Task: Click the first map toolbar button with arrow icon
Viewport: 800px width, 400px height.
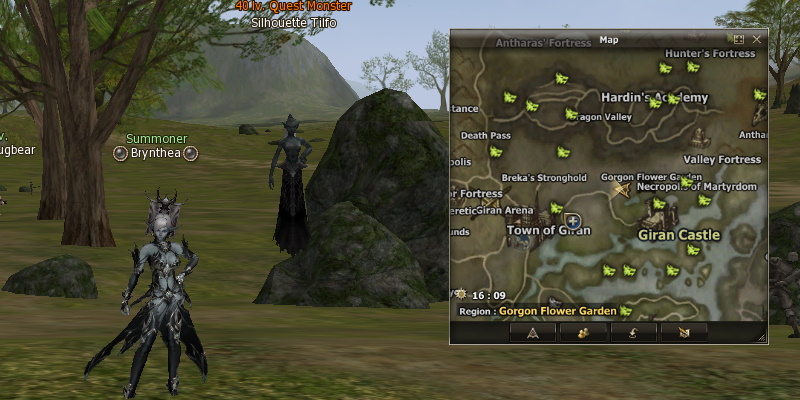Action: coord(533,332)
